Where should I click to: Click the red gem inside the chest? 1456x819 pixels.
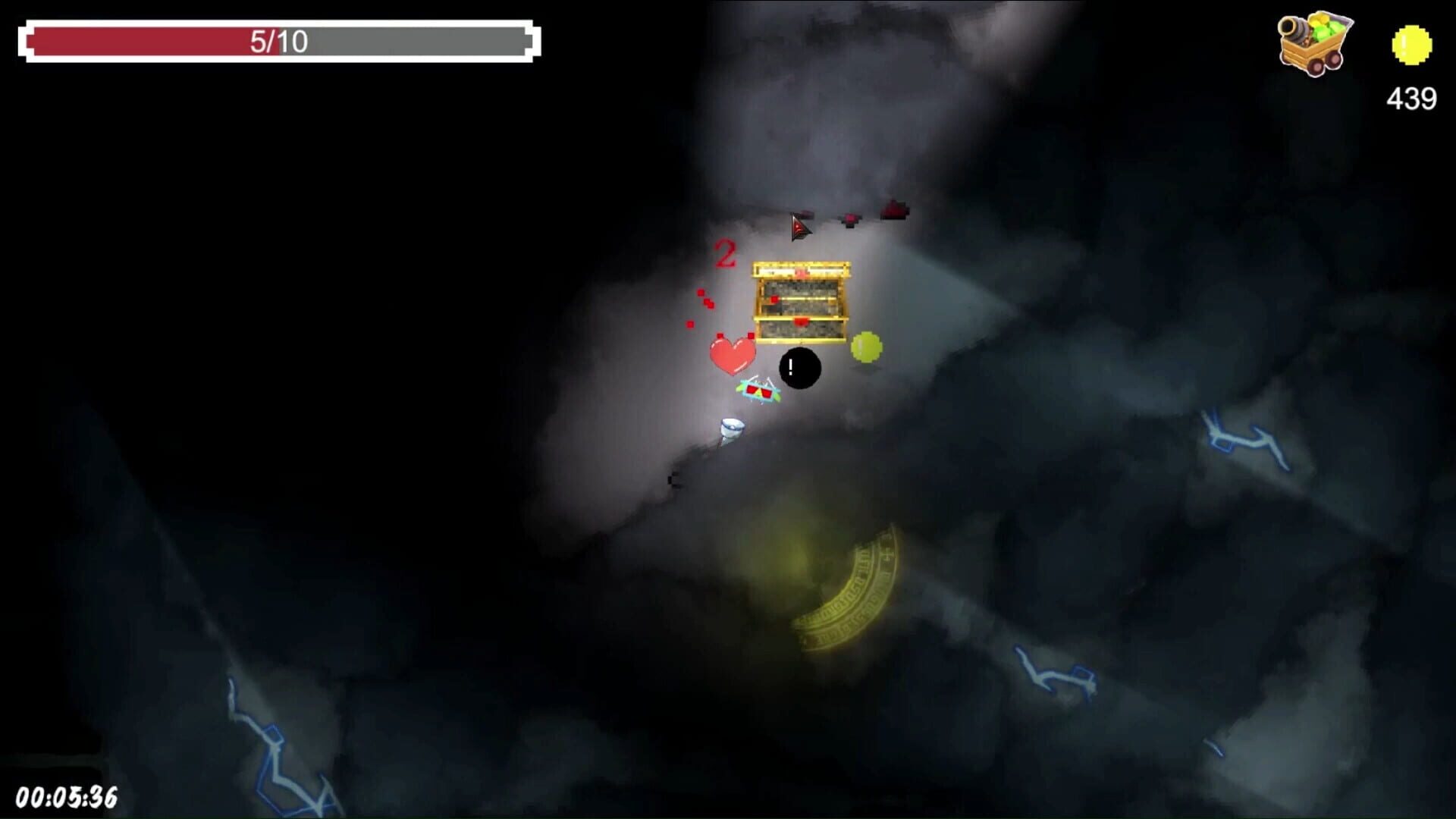[x=801, y=321]
